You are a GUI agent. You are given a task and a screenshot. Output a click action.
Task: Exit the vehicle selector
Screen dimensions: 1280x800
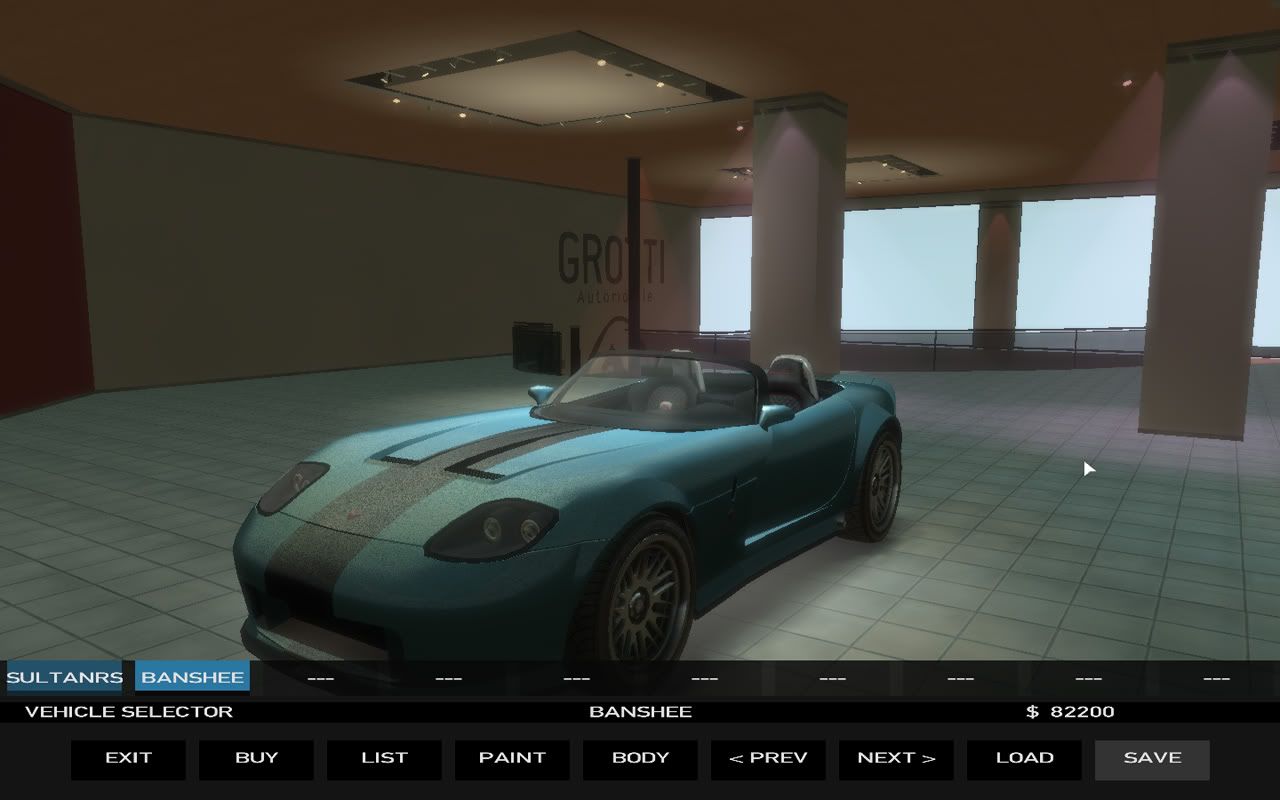click(128, 759)
